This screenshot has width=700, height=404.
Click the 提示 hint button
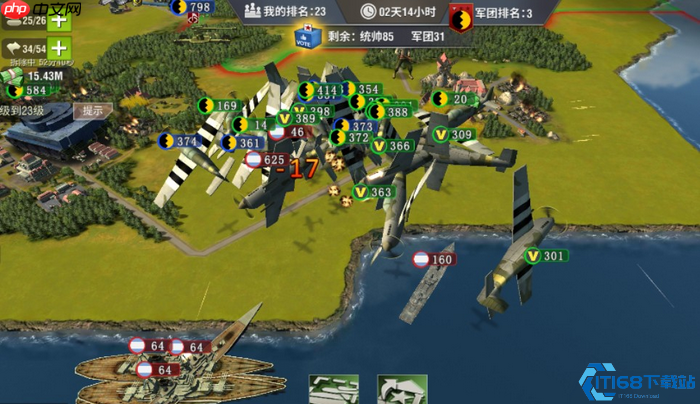point(93,110)
